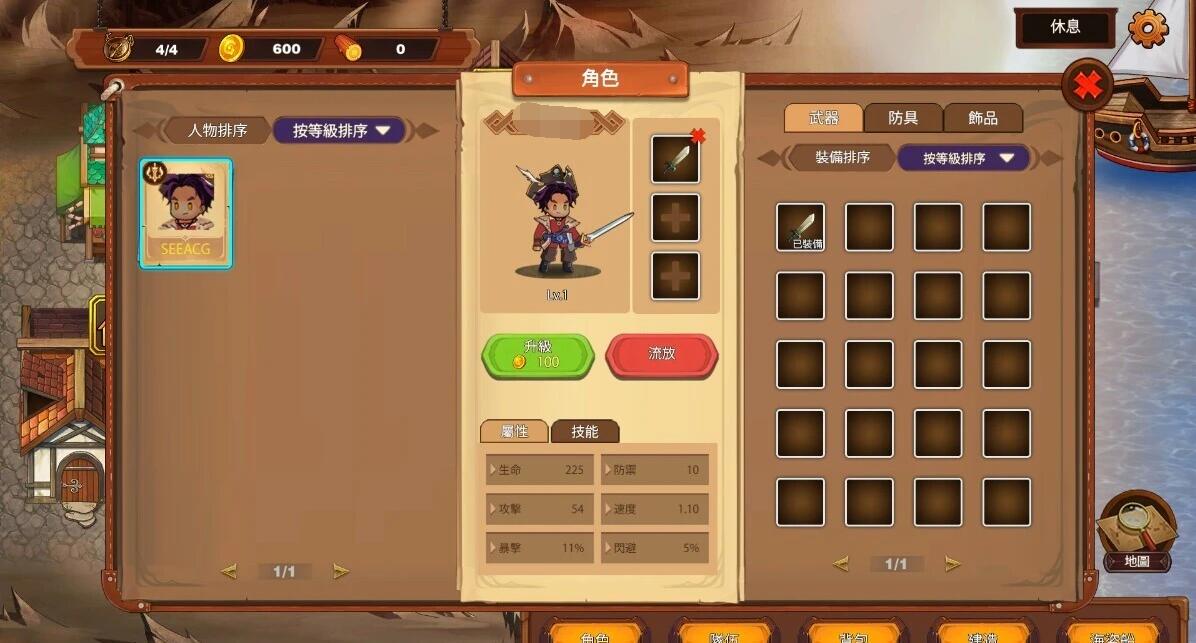The width and height of the screenshot is (1196, 643).
Task: Click the 休息 rest button
Action: (x=1065, y=27)
